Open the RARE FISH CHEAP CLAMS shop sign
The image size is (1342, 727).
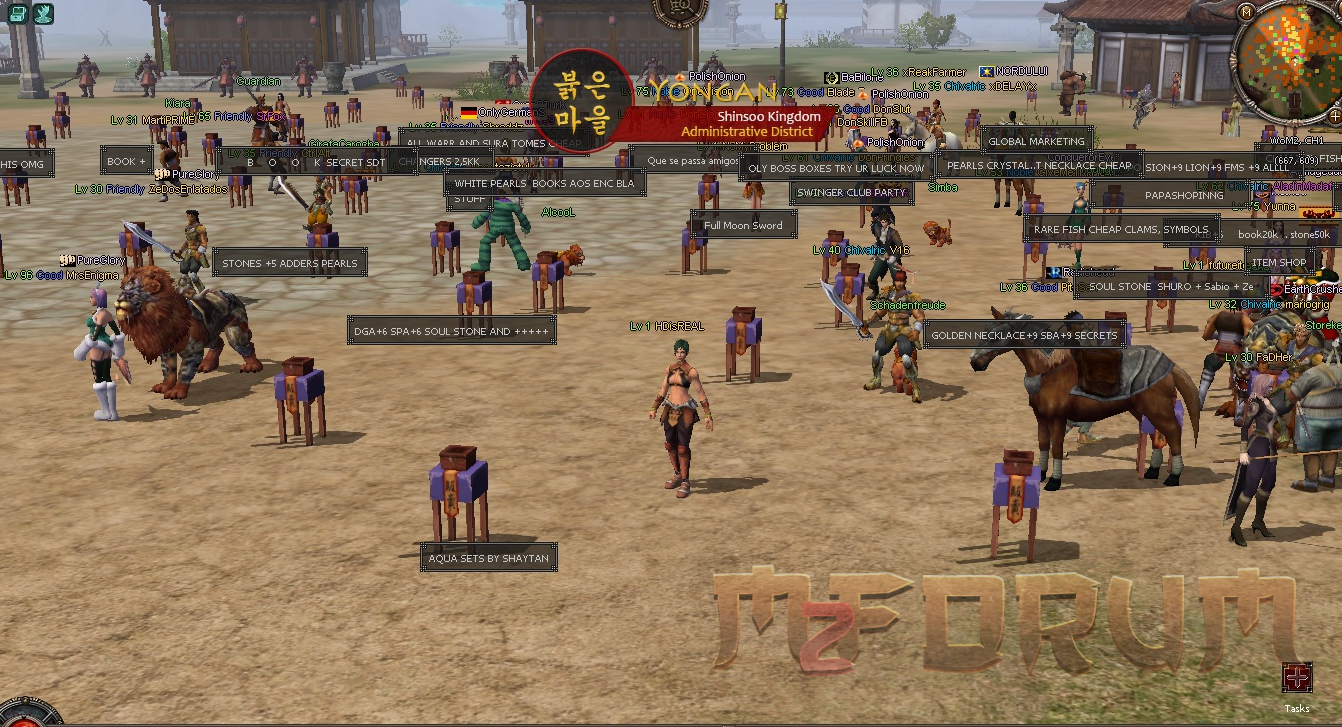coord(1121,229)
